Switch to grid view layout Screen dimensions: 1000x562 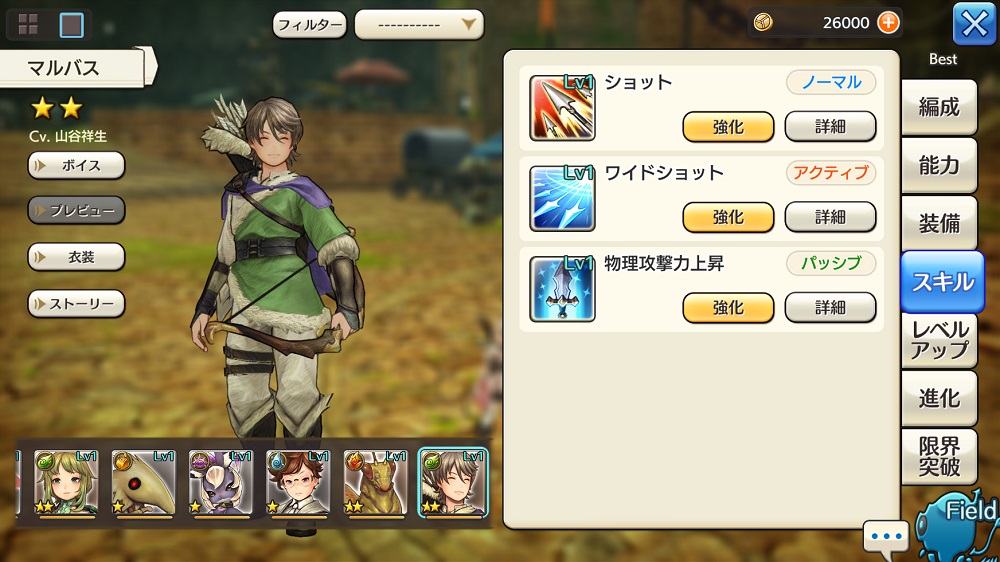pos(28,24)
